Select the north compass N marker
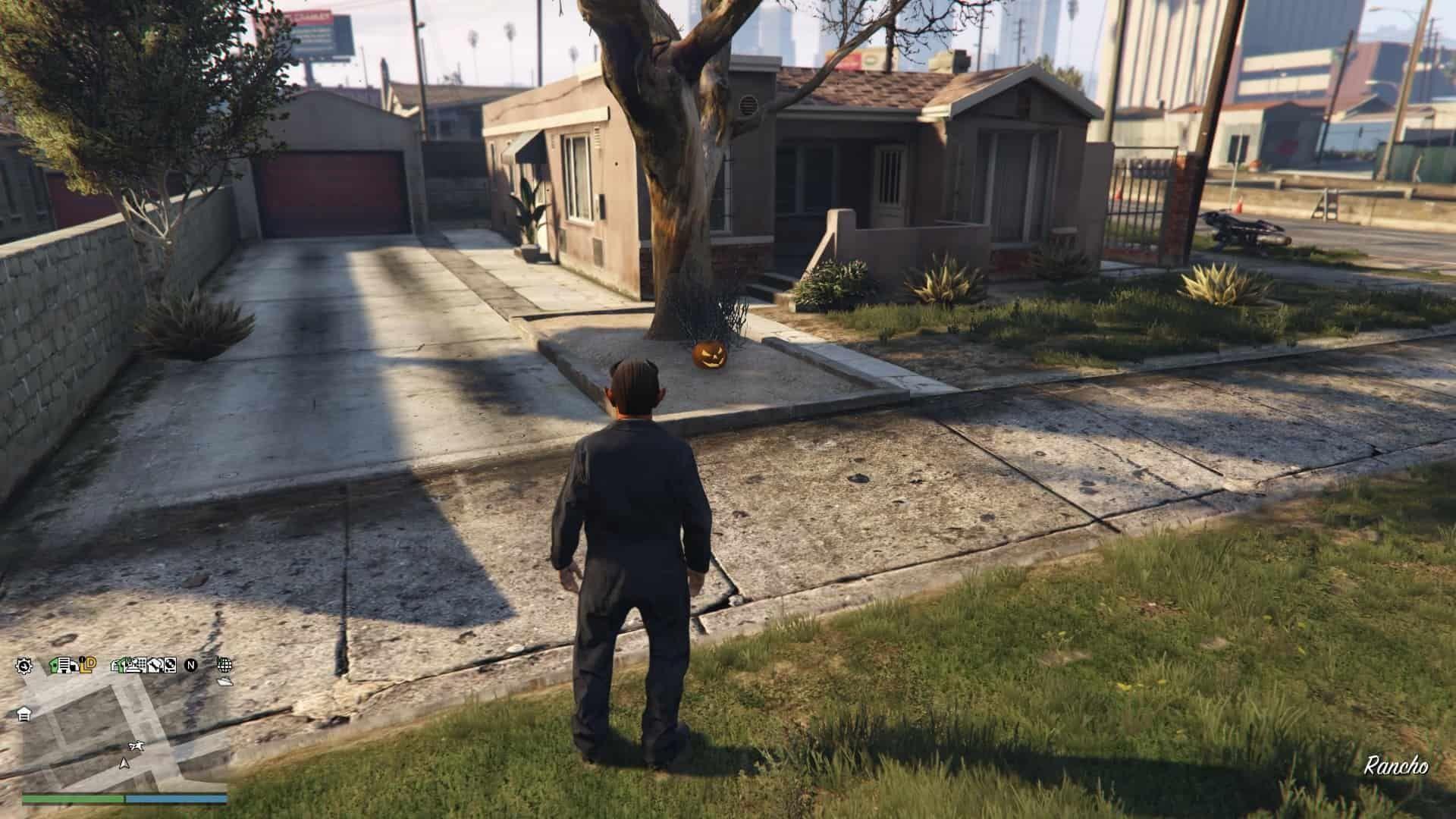1456x819 pixels. tap(192, 666)
